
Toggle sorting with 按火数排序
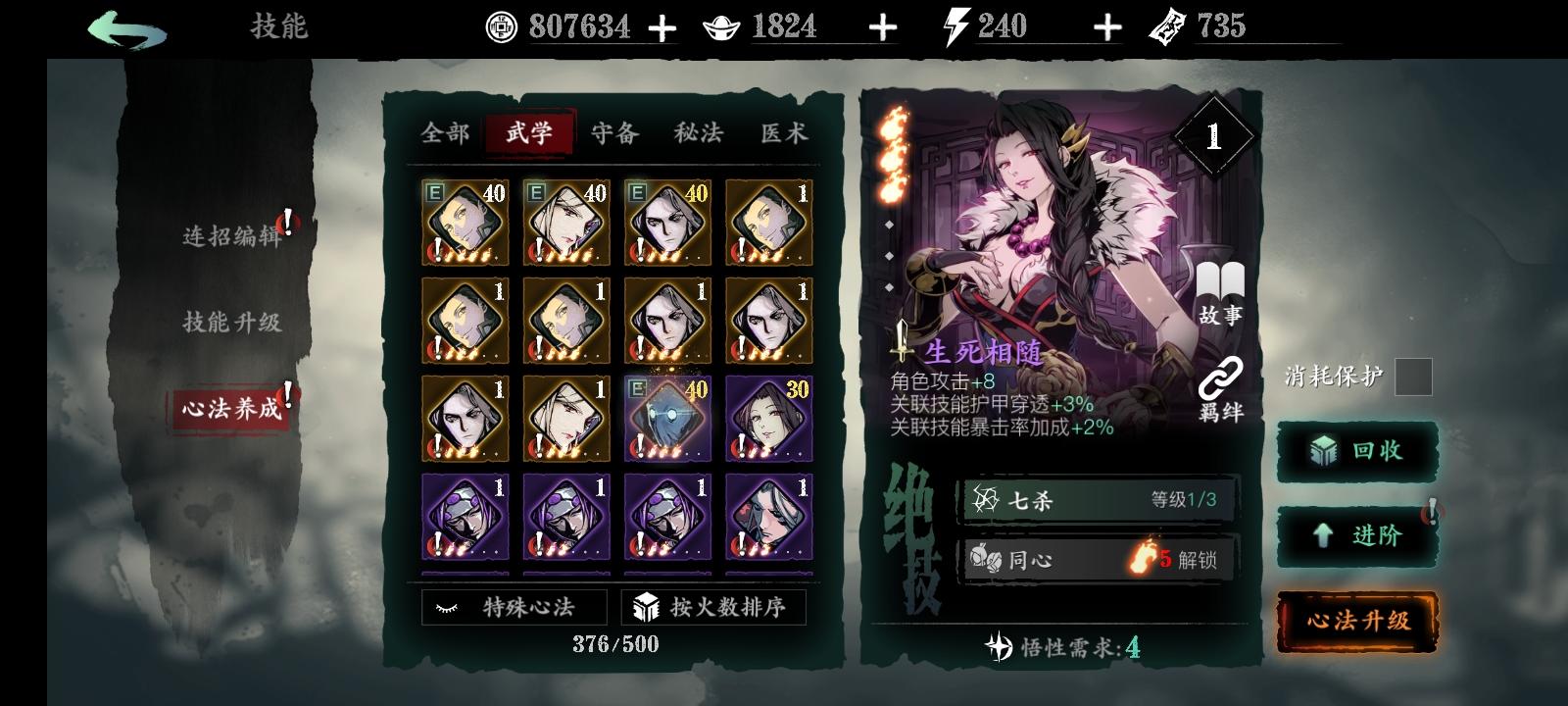712,606
